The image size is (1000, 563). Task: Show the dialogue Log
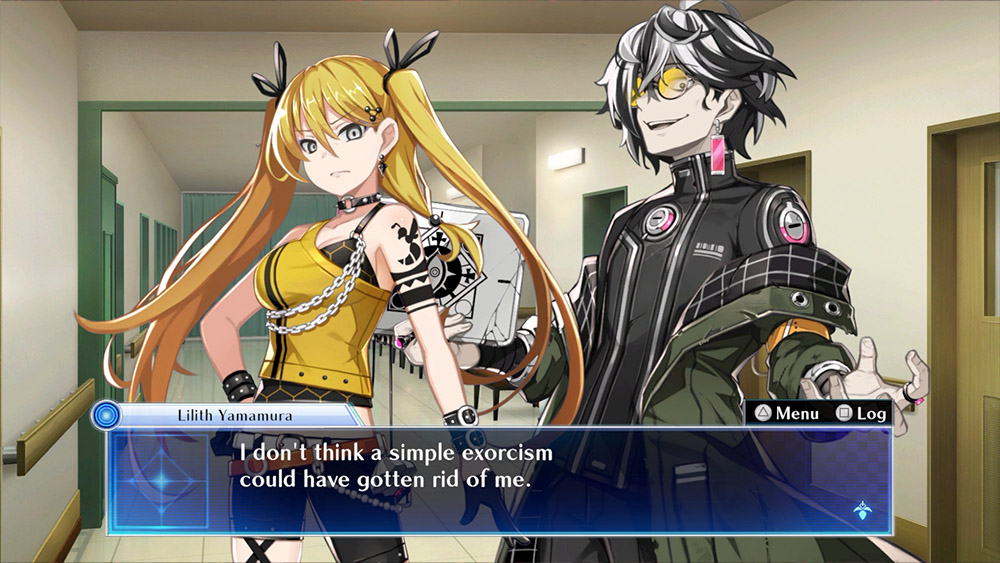point(861,413)
